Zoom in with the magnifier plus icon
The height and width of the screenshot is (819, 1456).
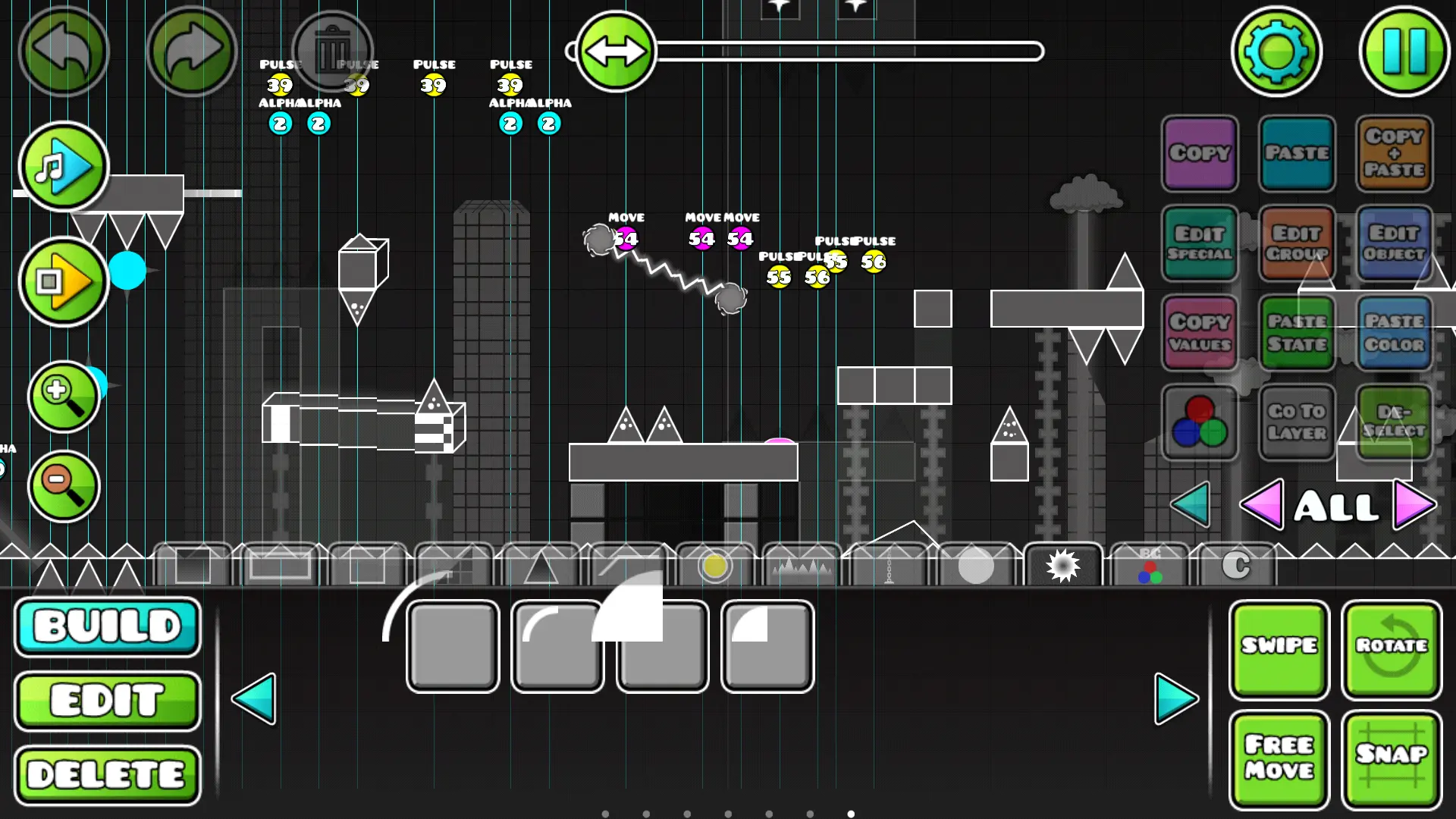pyautogui.click(x=64, y=395)
